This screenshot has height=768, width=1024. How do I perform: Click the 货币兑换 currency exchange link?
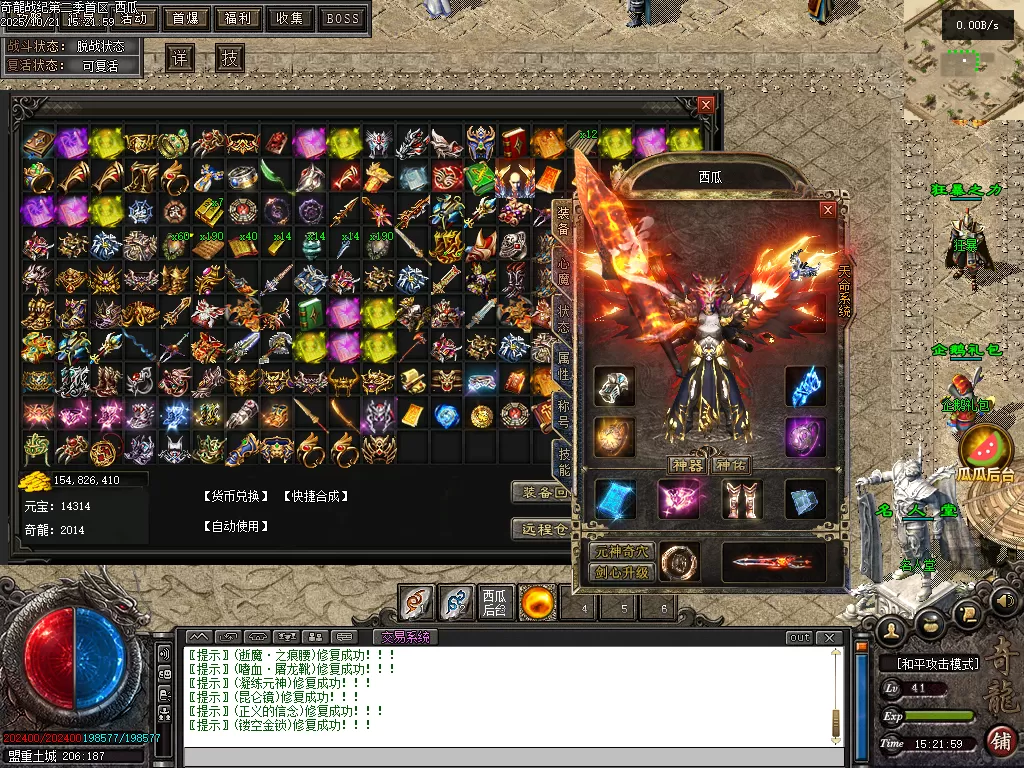pos(236,496)
